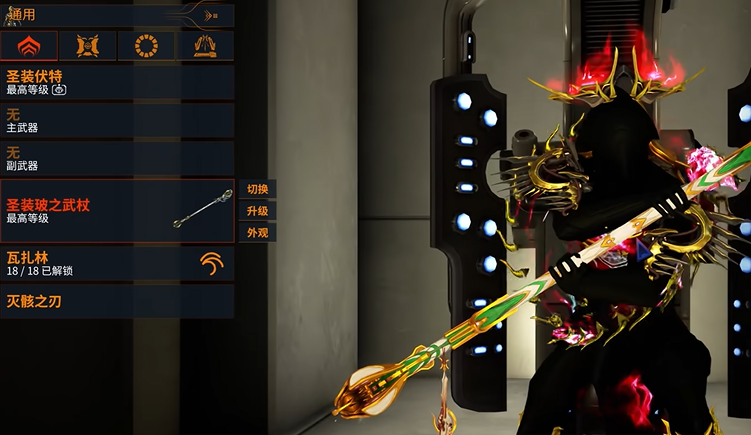
Task: Select the 圣装伏特 warframe row
Action: [x=118, y=82]
